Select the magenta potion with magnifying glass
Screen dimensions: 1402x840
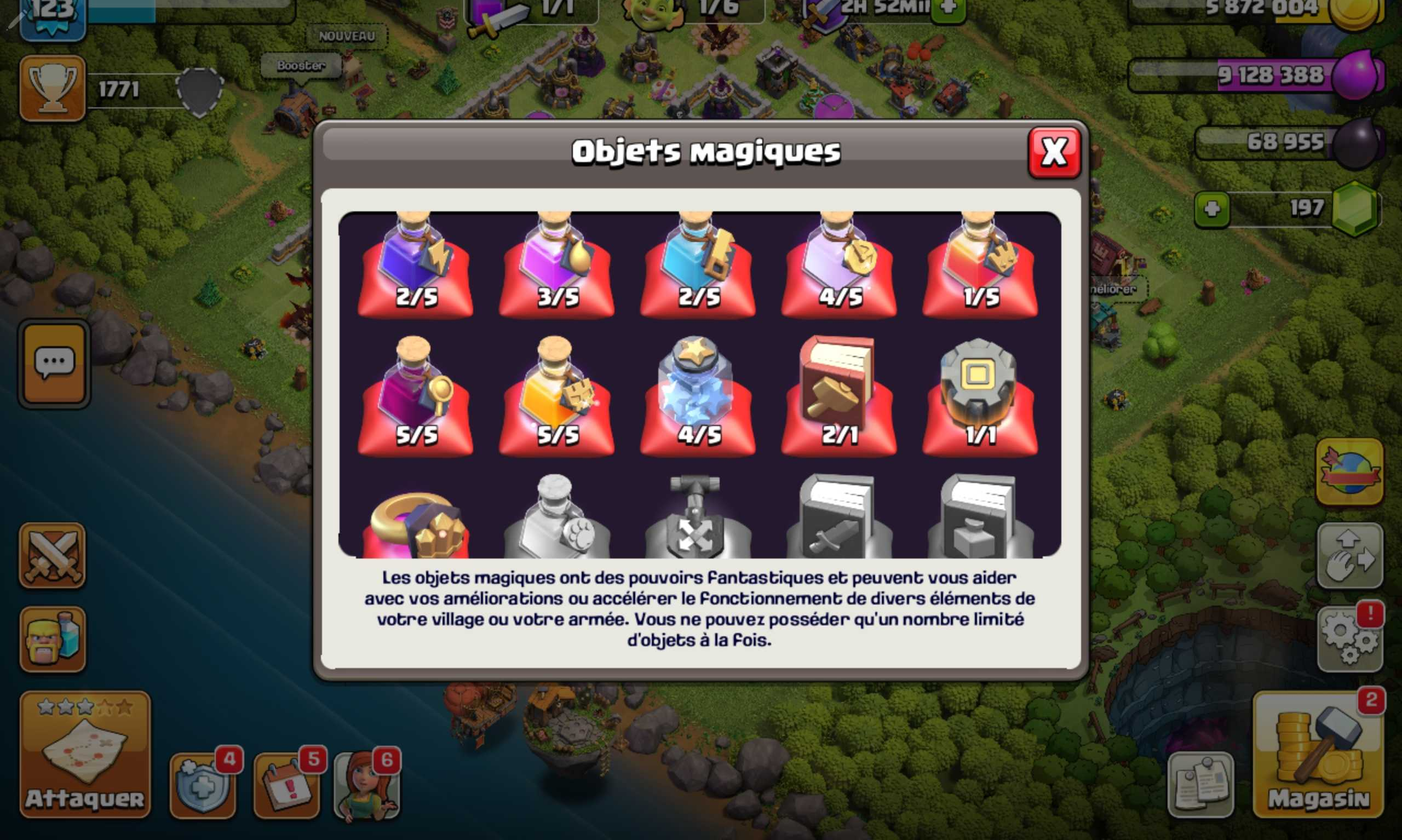[416, 396]
